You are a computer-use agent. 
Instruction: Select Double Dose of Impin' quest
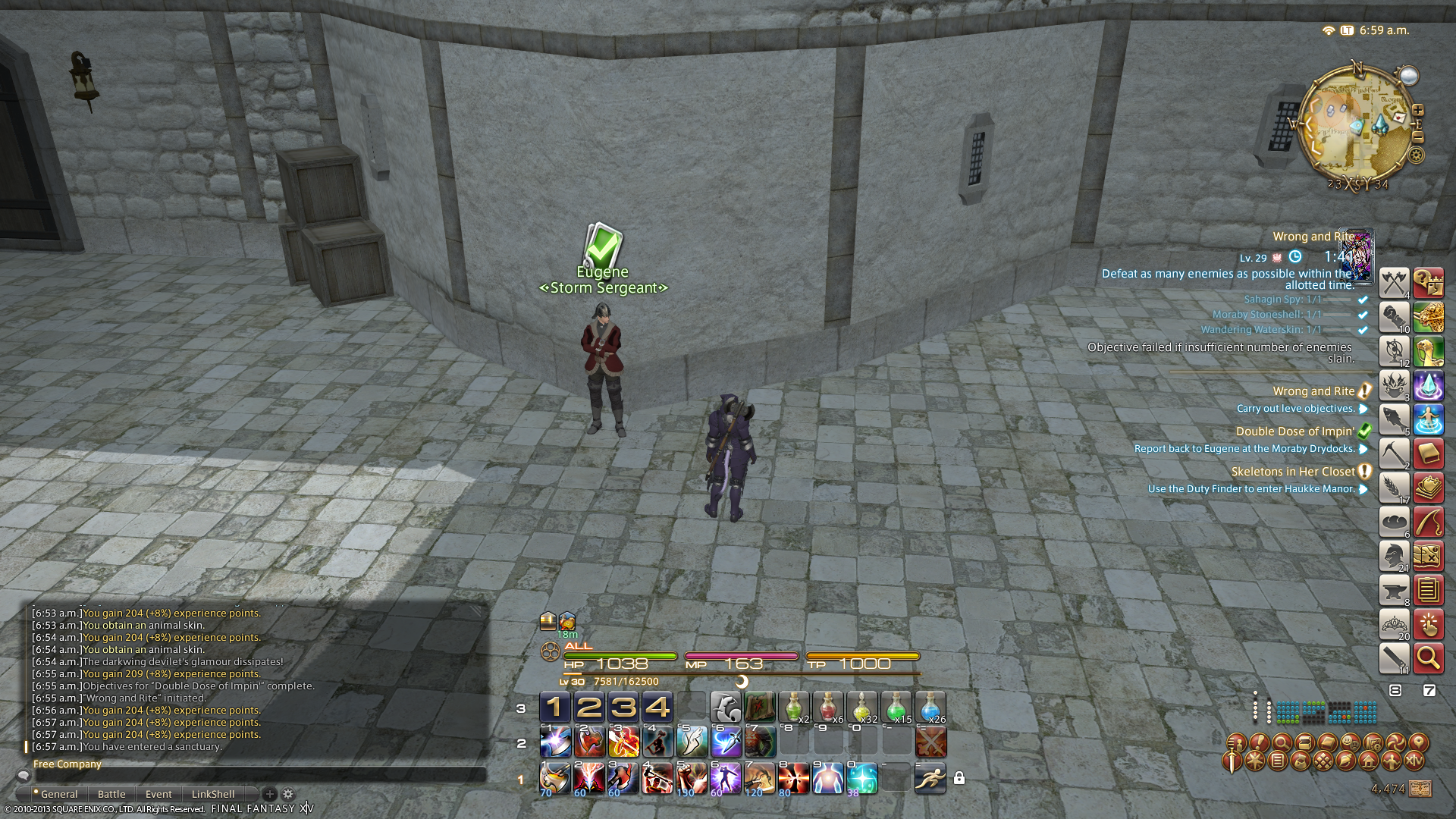pyautogui.click(x=1294, y=431)
